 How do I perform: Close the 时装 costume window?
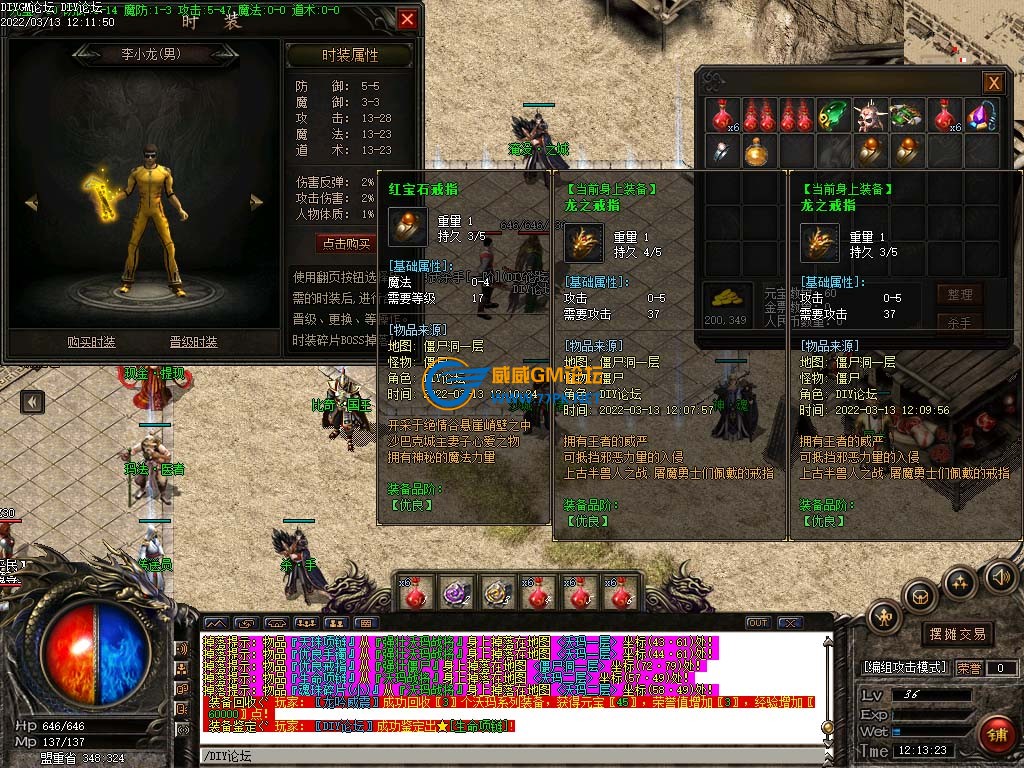click(x=407, y=20)
